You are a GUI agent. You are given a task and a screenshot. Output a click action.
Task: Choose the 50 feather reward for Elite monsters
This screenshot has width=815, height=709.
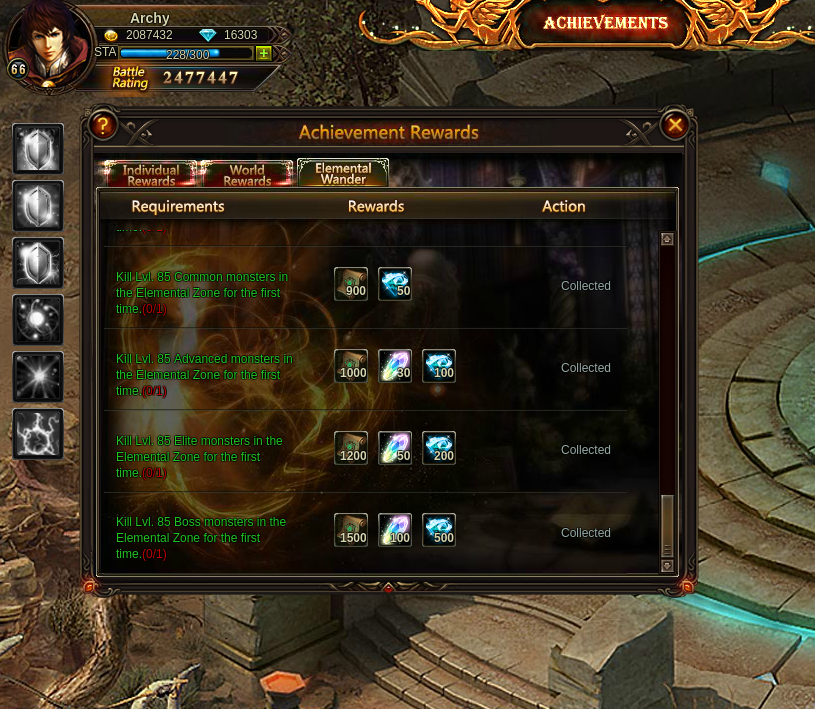pyautogui.click(x=395, y=448)
